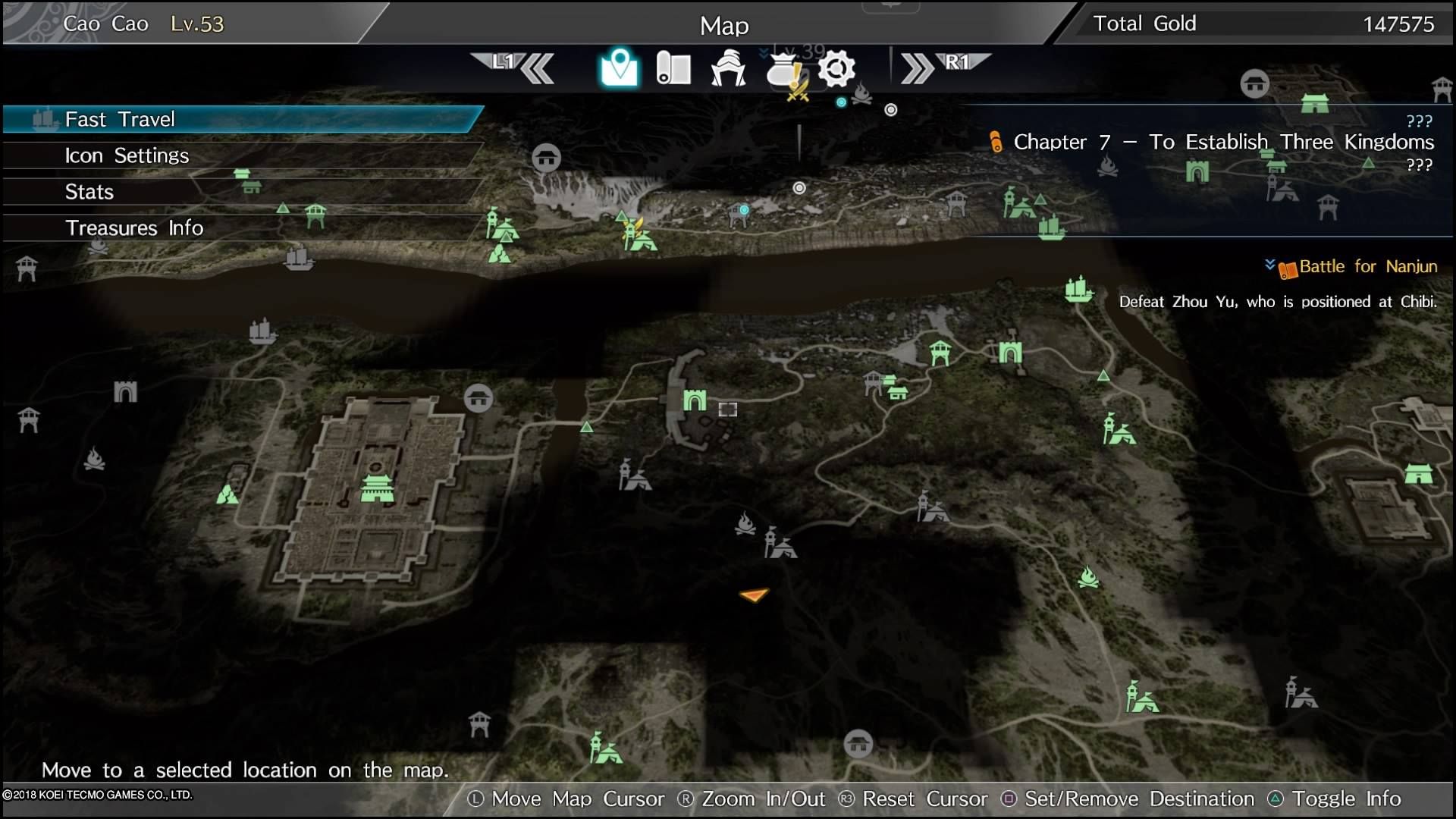Screen dimensions: 1456x819
Task: Switch to the scroll tab
Action: coord(673,68)
